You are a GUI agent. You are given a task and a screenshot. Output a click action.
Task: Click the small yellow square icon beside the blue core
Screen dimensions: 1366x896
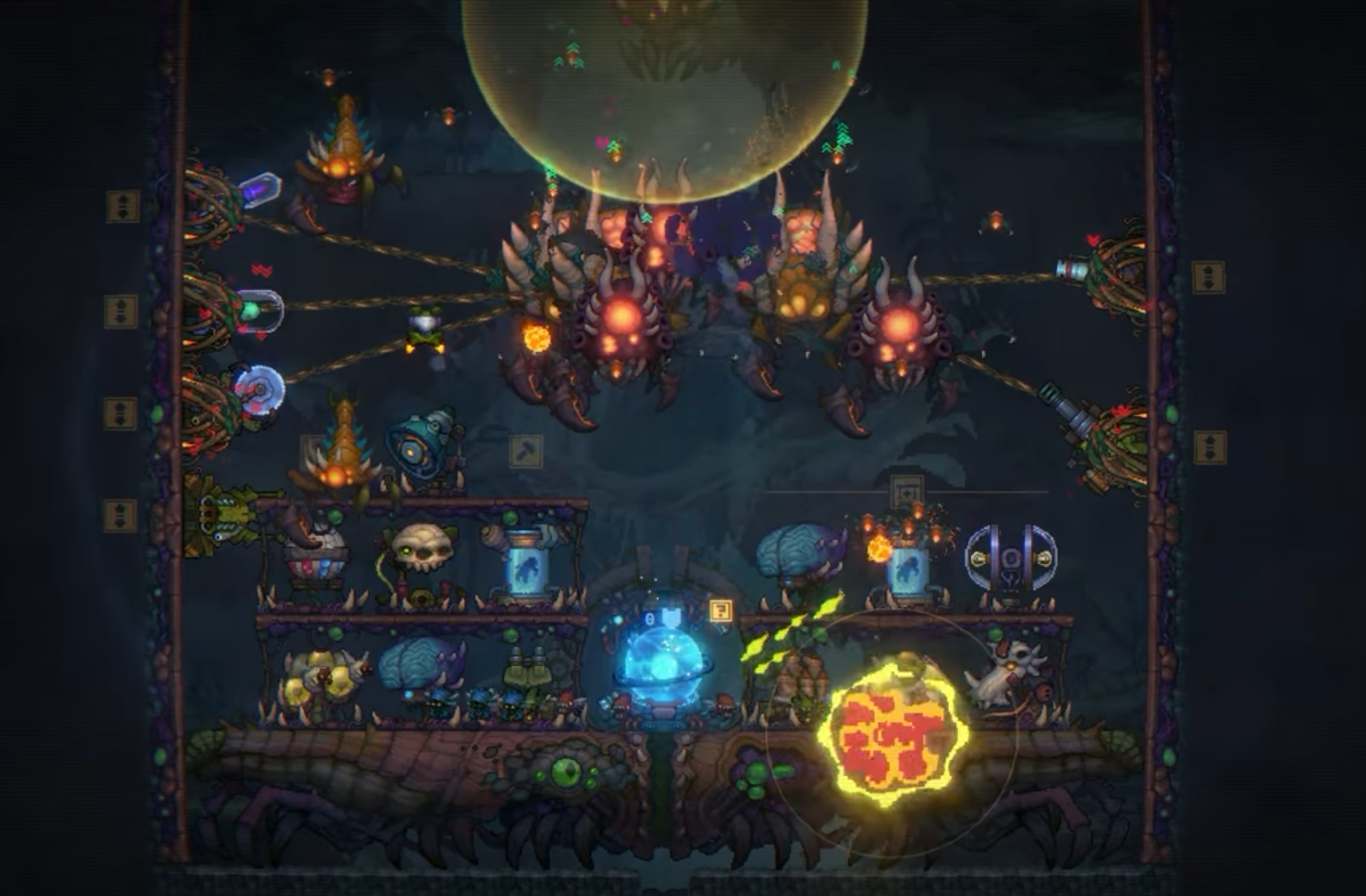(x=721, y=610)
